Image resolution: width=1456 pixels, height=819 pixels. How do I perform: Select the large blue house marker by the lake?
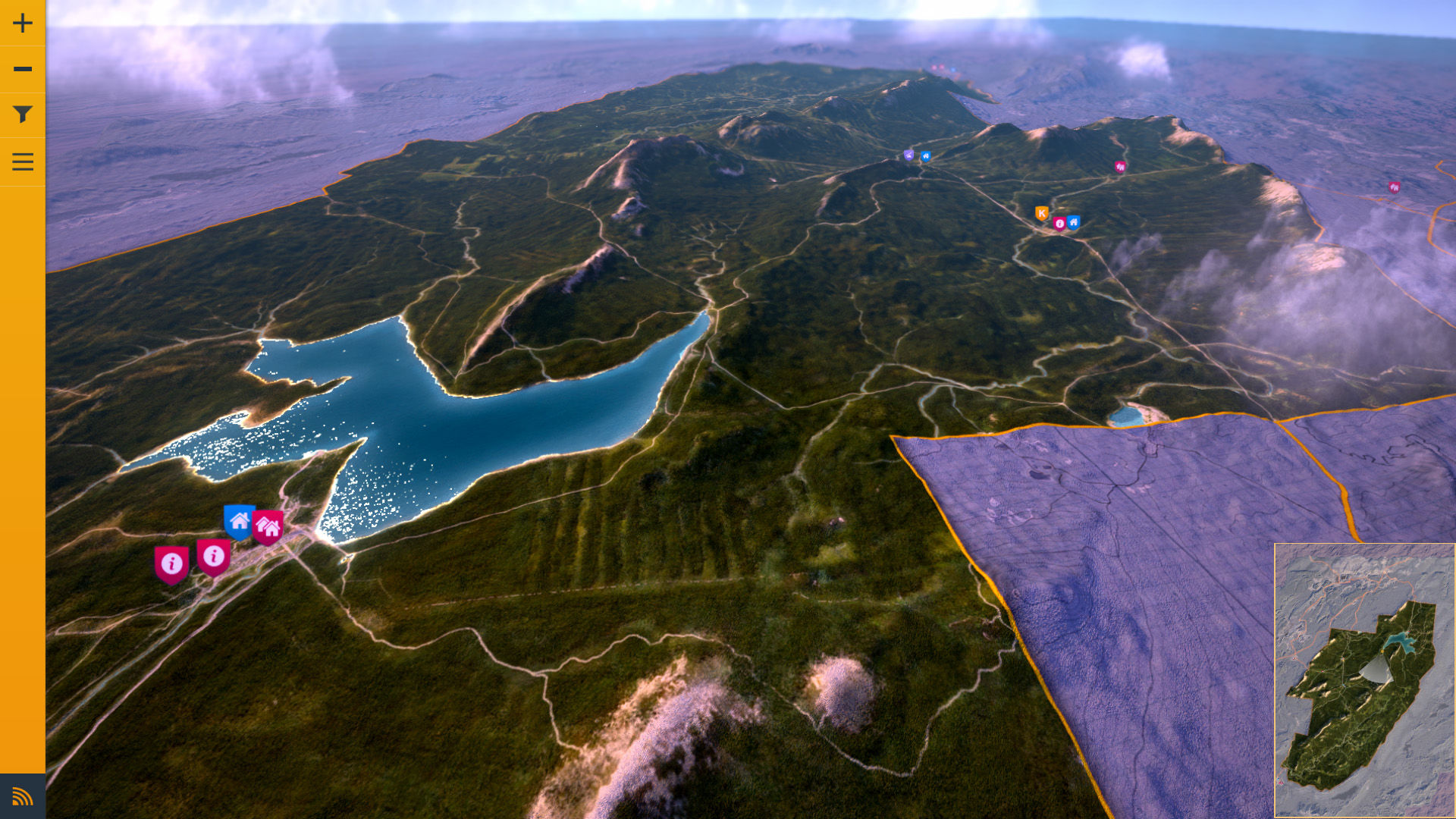[240, 521]
